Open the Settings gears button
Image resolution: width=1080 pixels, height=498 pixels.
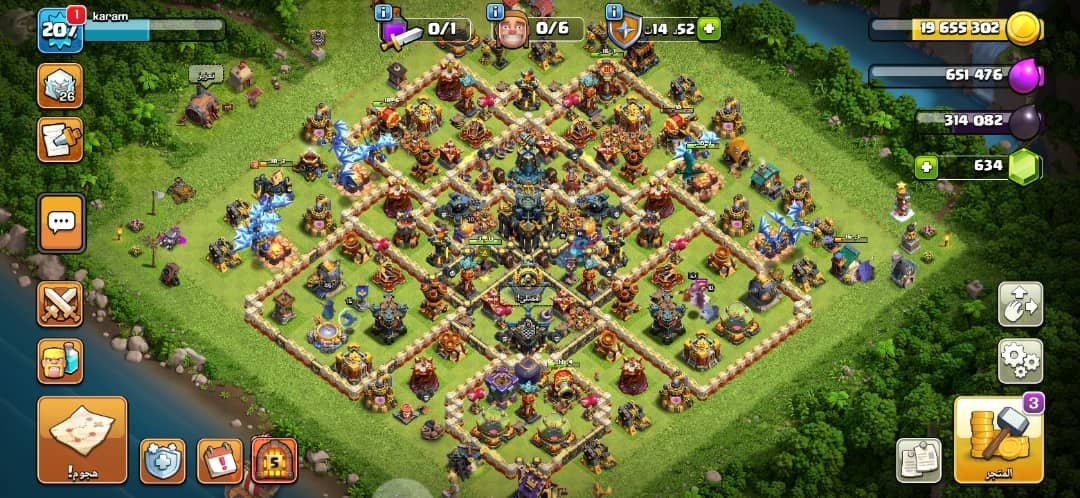1020,361
